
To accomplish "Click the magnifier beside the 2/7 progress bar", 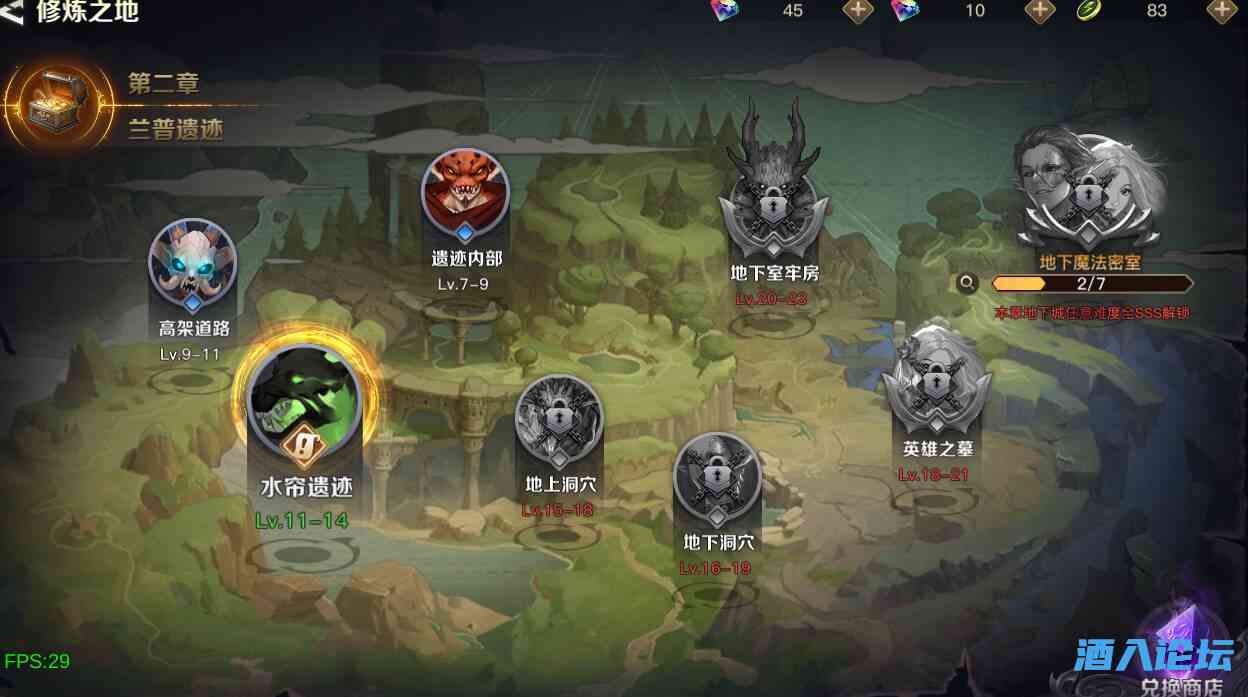I will (x=967, y=283).
